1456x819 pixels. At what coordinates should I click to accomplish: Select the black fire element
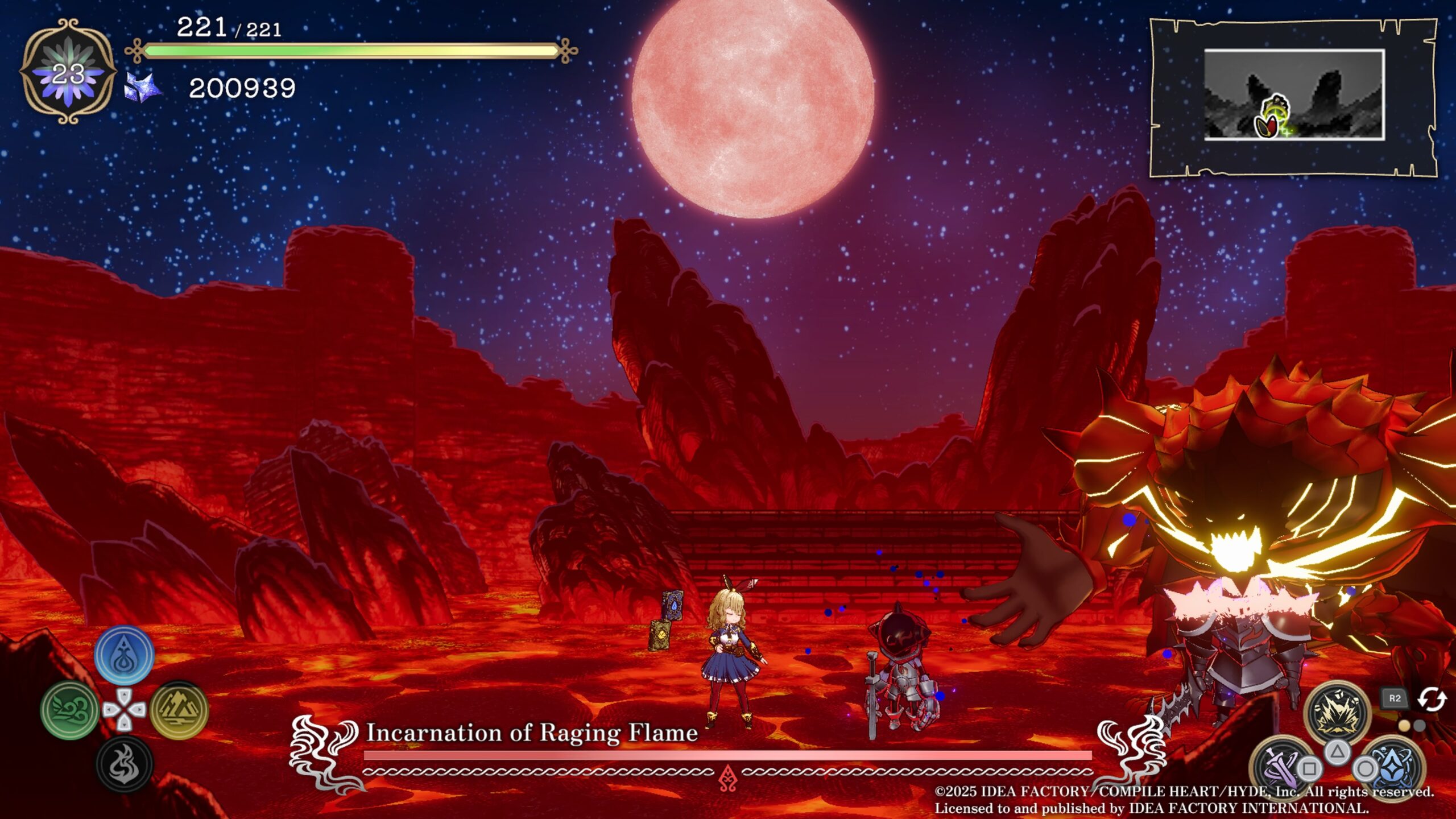(x=124, y=764)
